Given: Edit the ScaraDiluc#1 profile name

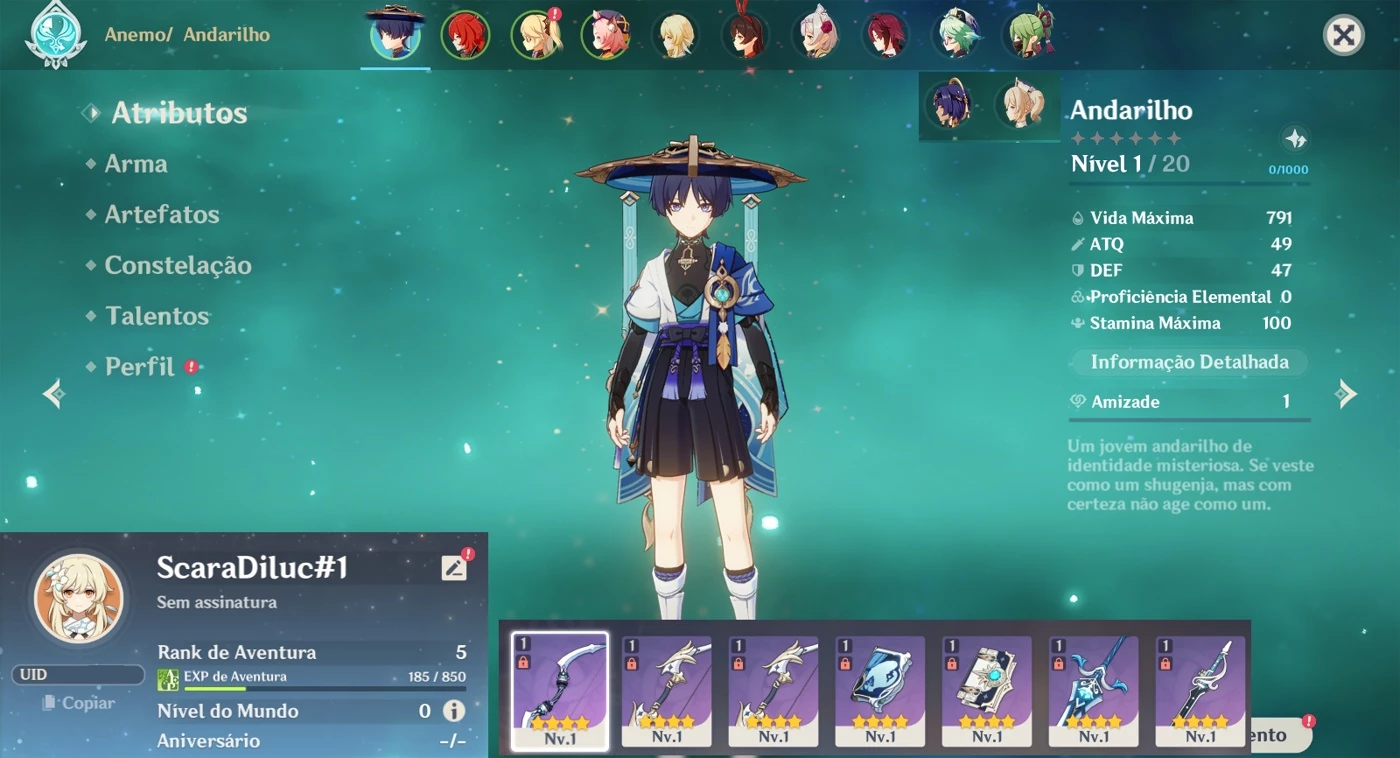Looking at the screenshot, I should (x=454, y=567).
